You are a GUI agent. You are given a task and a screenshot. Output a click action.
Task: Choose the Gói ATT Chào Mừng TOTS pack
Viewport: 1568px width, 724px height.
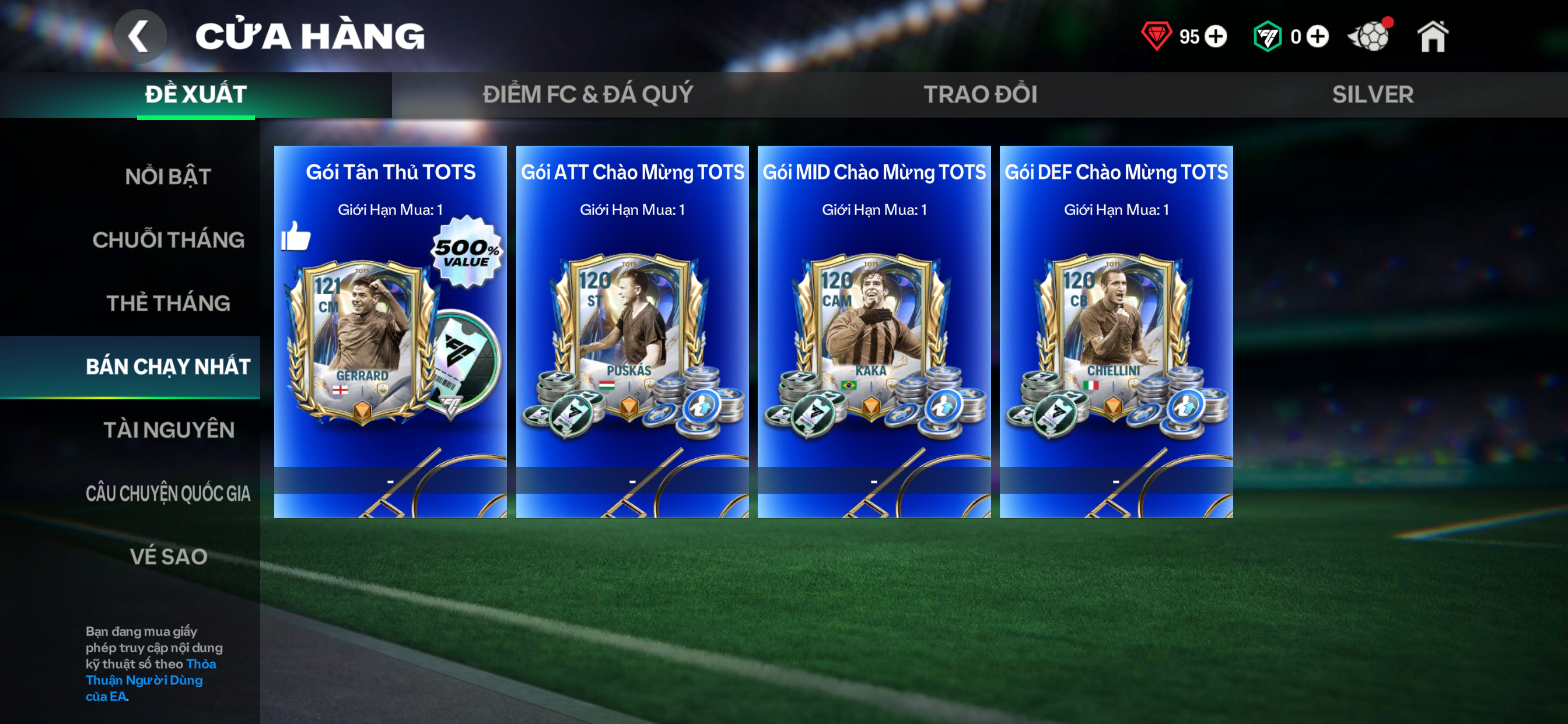tap(632, 332)
